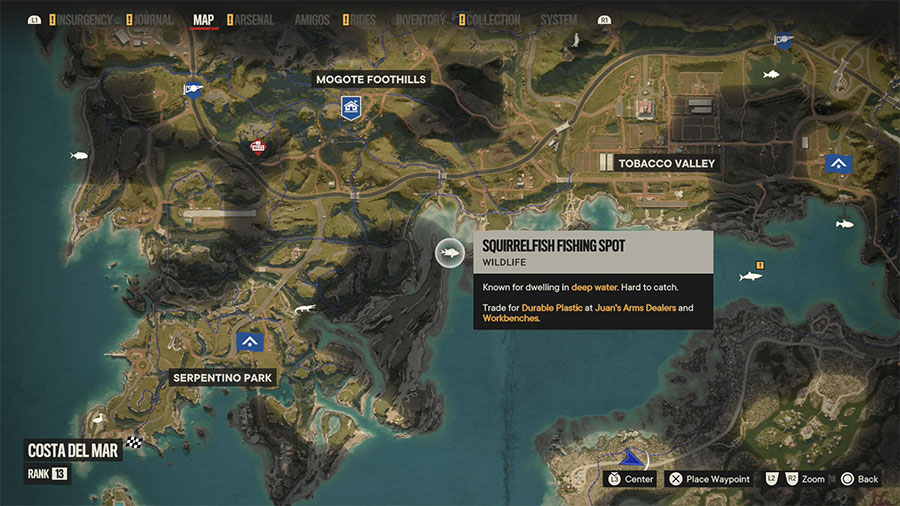Show the Collection tab

tap(490, 20)
